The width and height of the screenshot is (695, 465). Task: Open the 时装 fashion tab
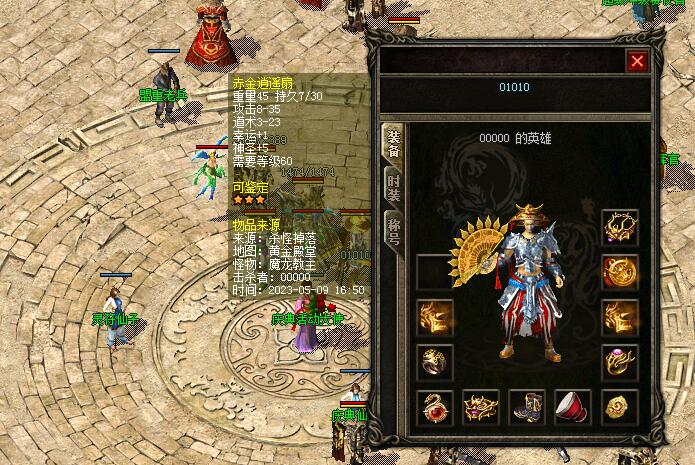394,187
